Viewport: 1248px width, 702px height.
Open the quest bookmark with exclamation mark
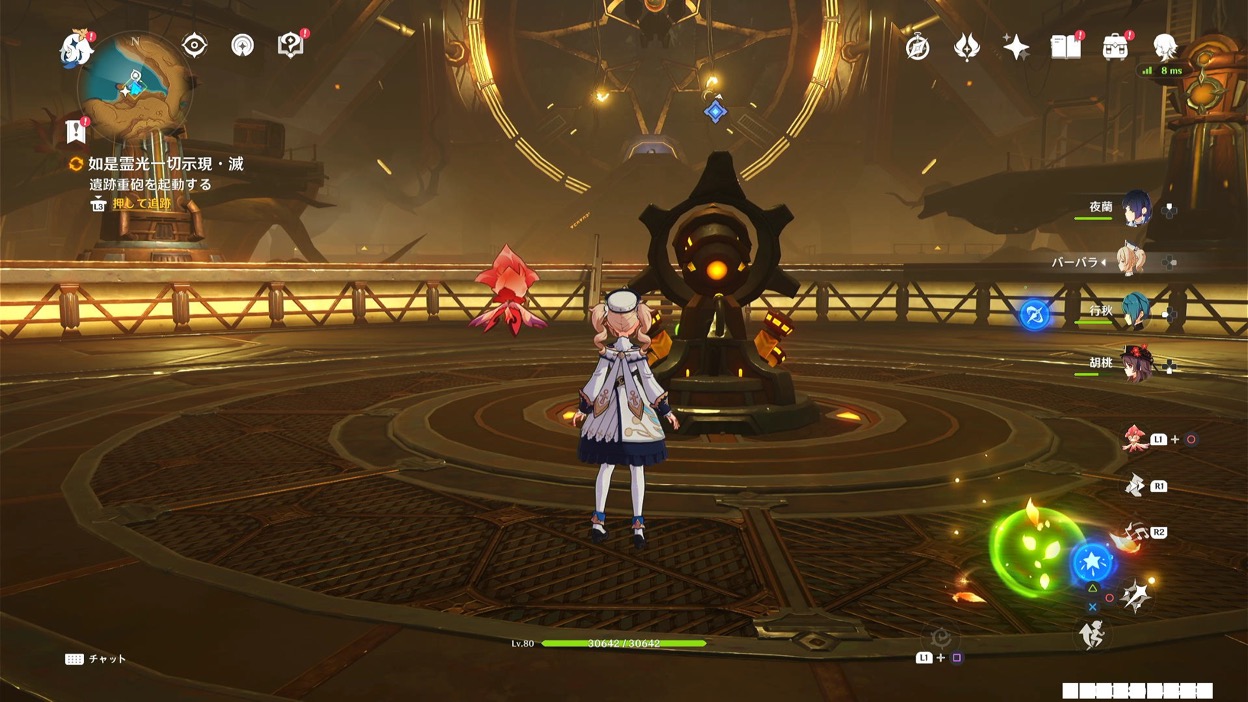(75, 130)
